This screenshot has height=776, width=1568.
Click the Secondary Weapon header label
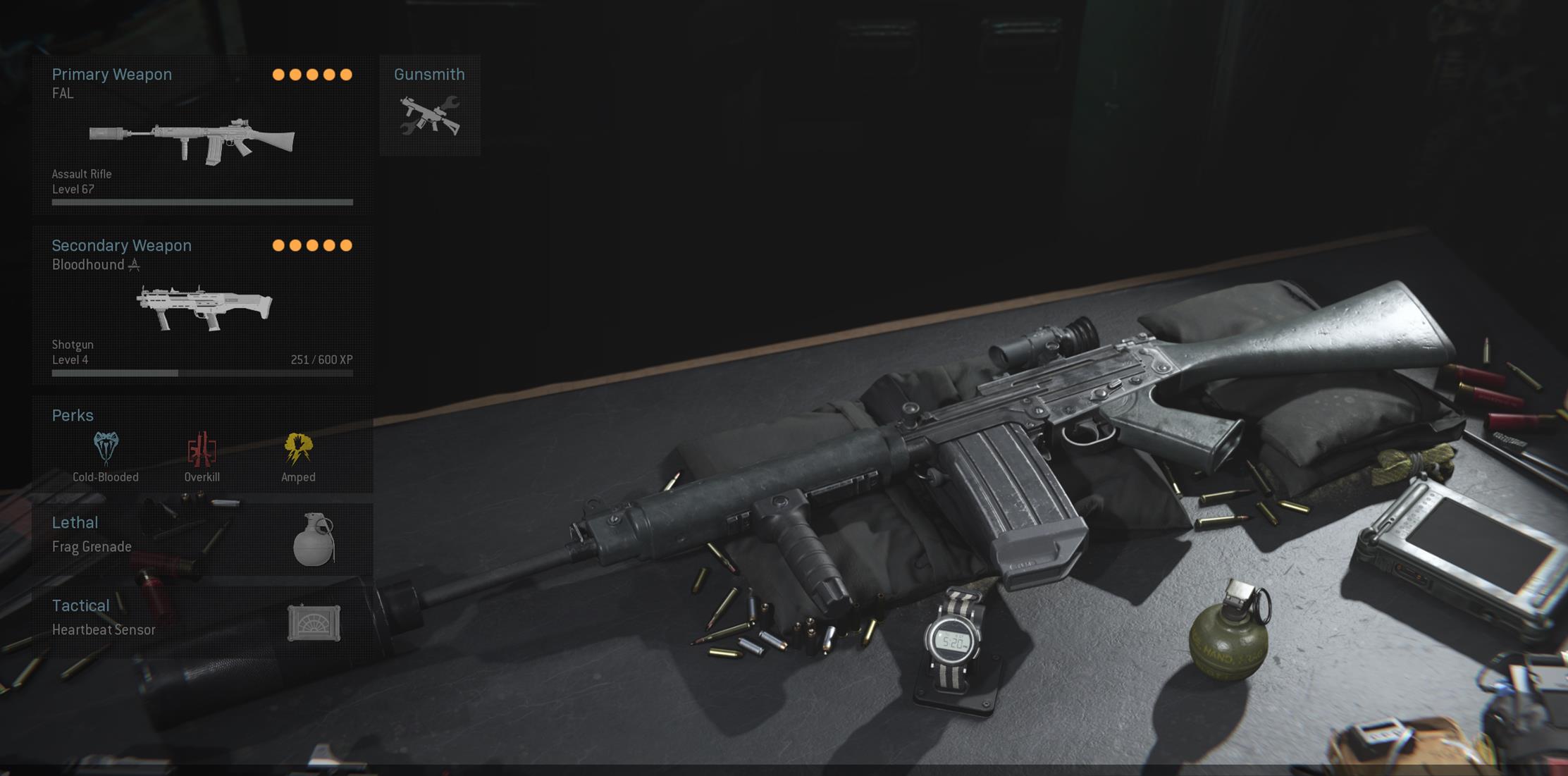[x=121, y=245]
